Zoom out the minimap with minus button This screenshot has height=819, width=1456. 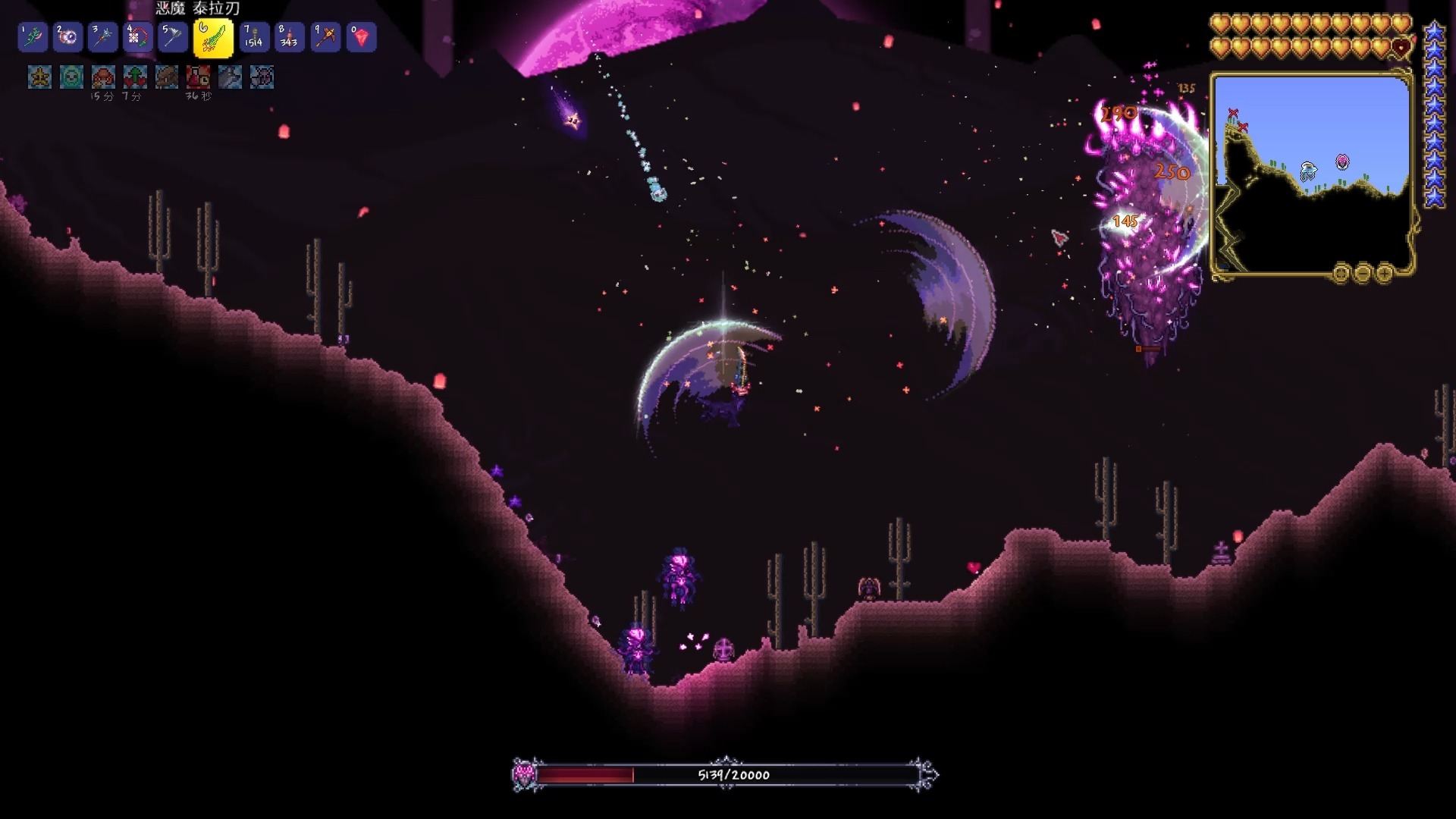(x=1363, y=272)
